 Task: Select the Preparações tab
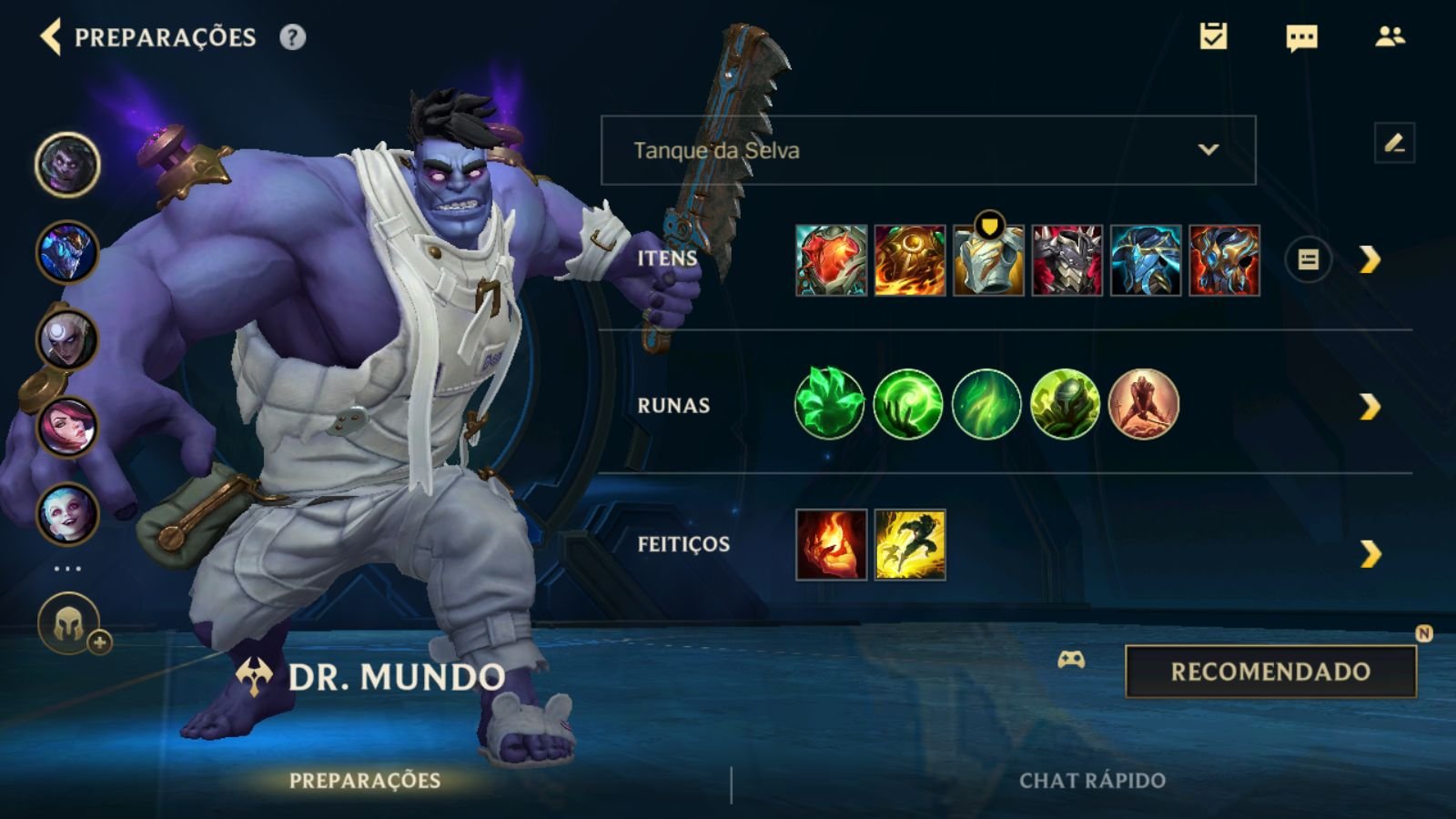click(x=365, y=781)
